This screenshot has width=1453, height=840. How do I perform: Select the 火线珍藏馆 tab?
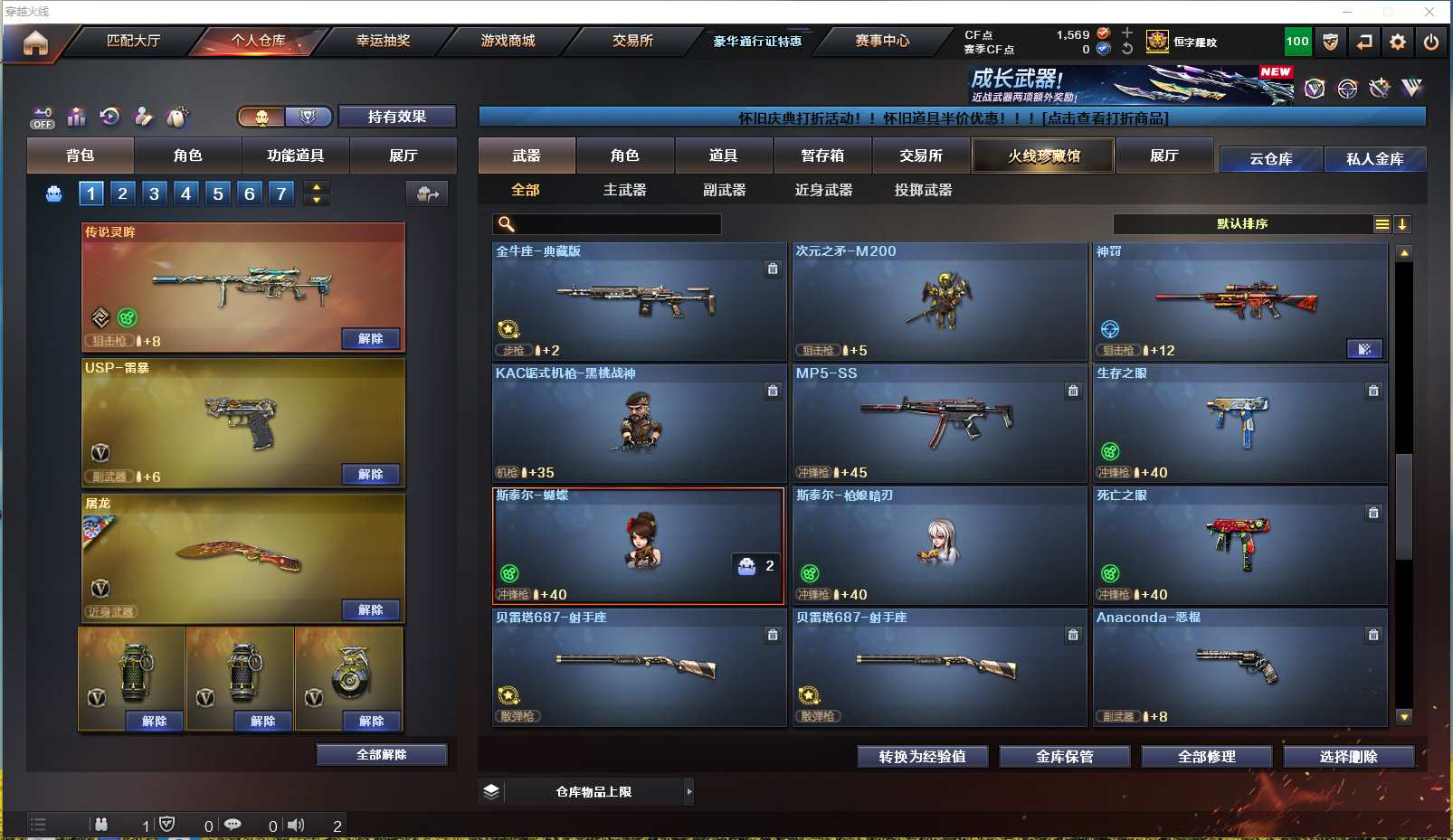1043,156
